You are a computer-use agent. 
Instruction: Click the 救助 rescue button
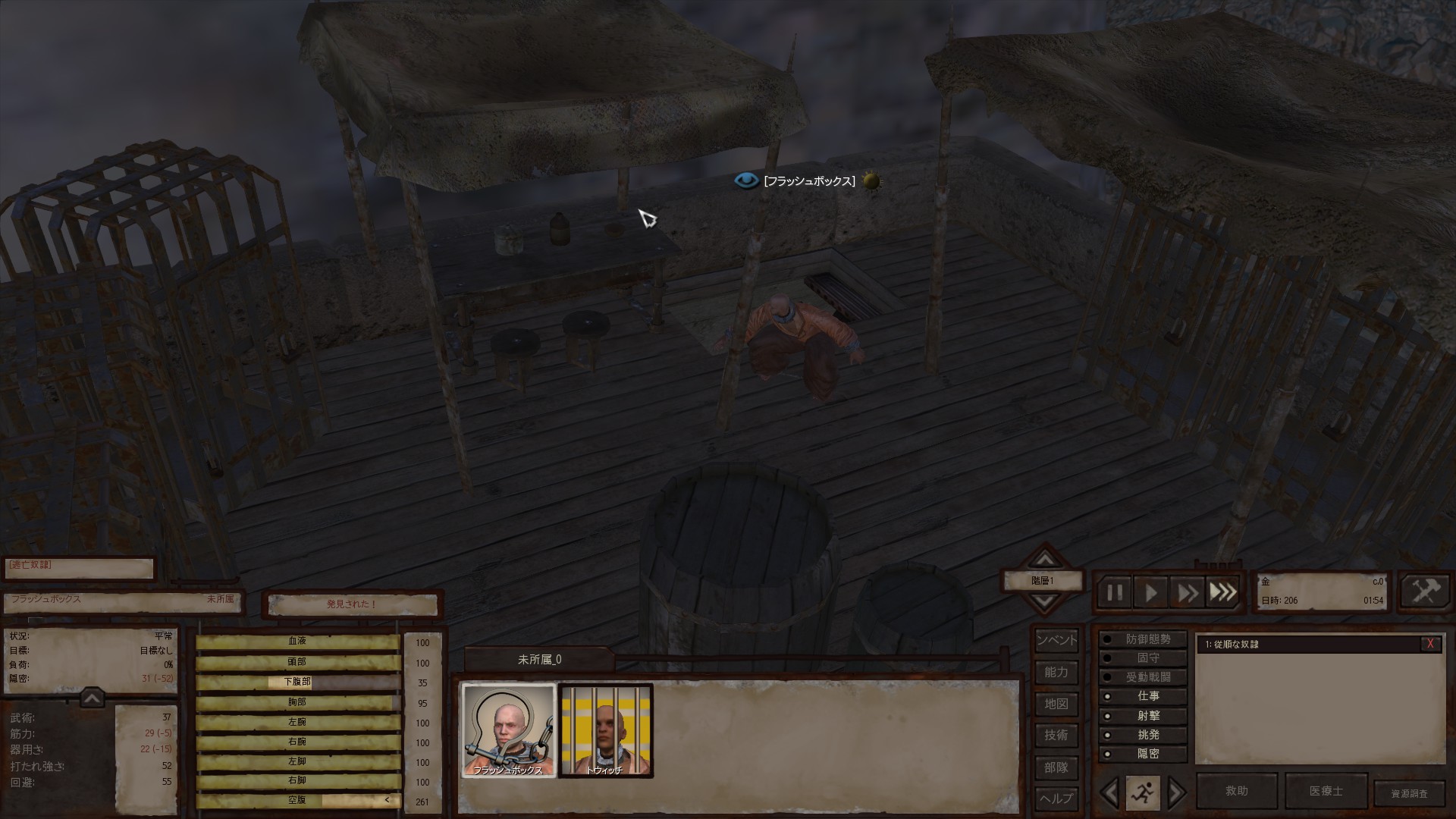tap(1236, 791)
